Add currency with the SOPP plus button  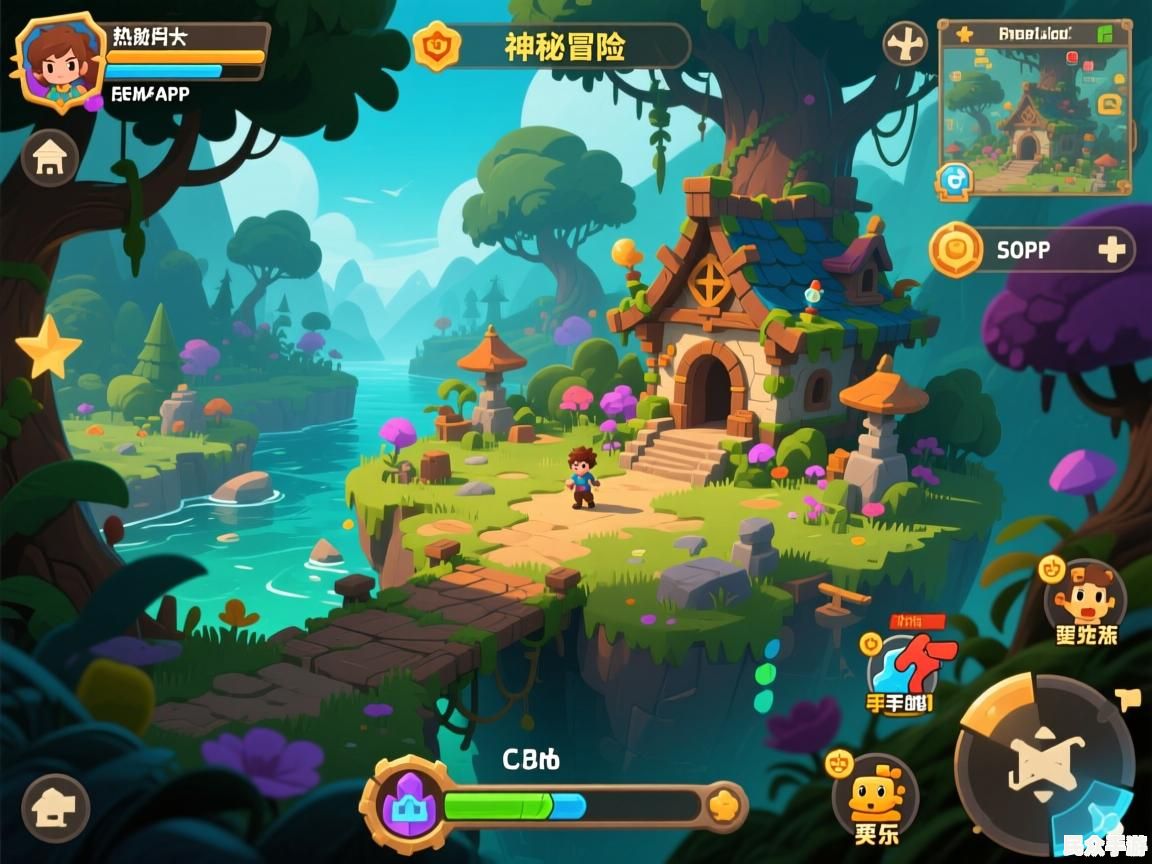coord(1111,250)
